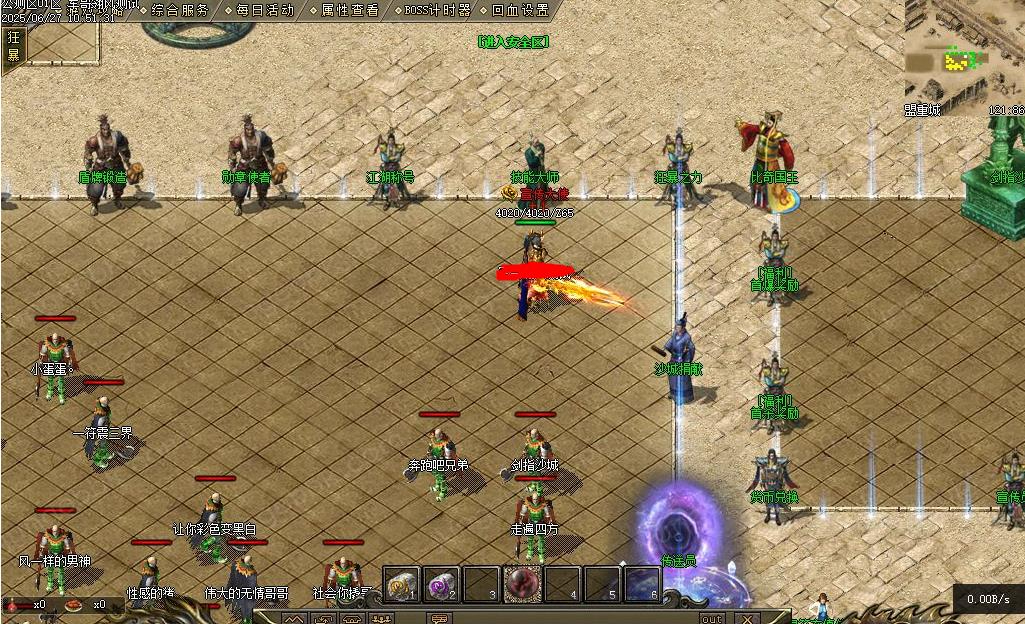The width and height of the screenshot is (1025, 624).
Task: Select the red potion quick-use icon
Action: coord(18,605)
